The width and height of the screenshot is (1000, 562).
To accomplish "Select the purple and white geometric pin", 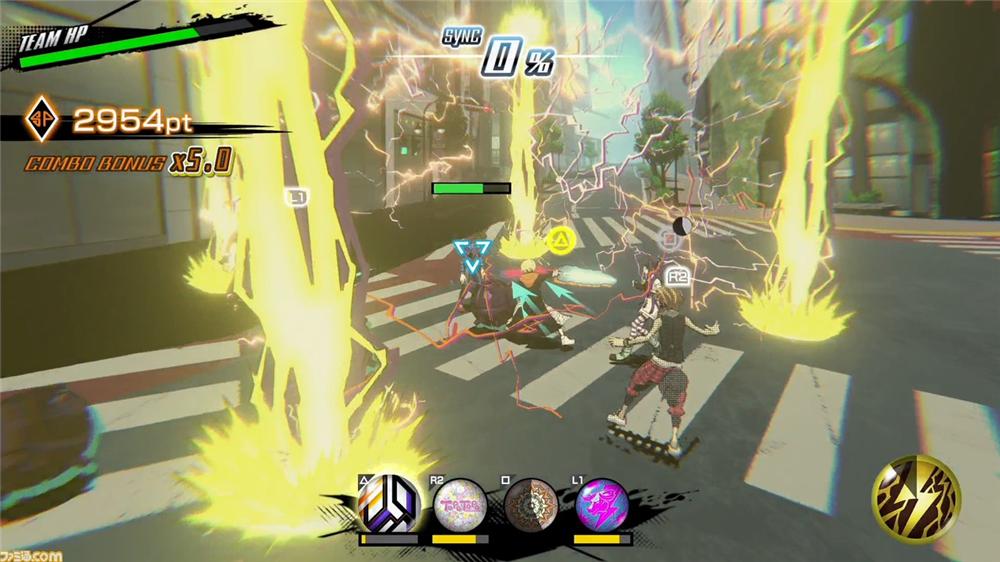I will click(x=388, y=504).
